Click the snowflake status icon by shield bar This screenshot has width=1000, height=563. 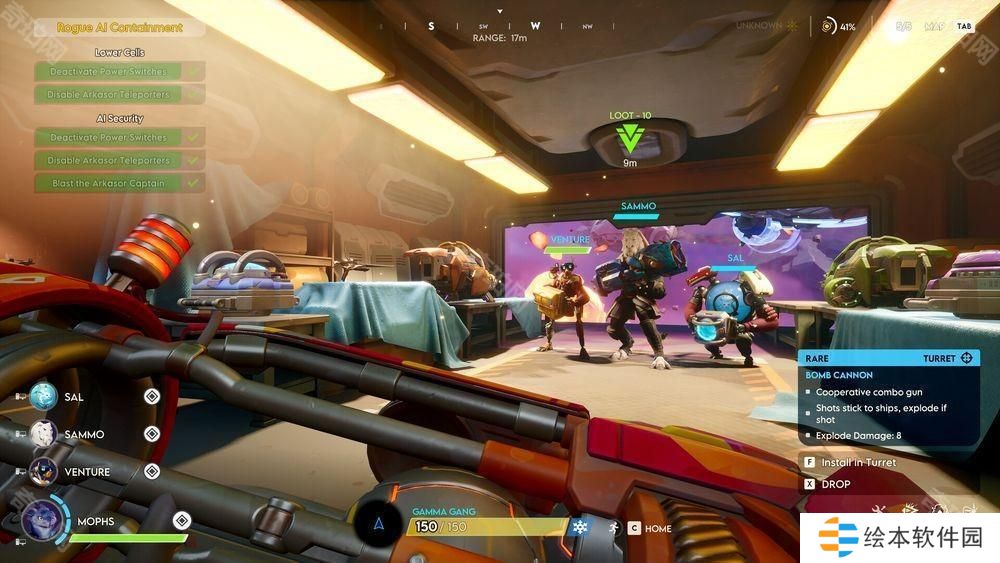[580, 526]
